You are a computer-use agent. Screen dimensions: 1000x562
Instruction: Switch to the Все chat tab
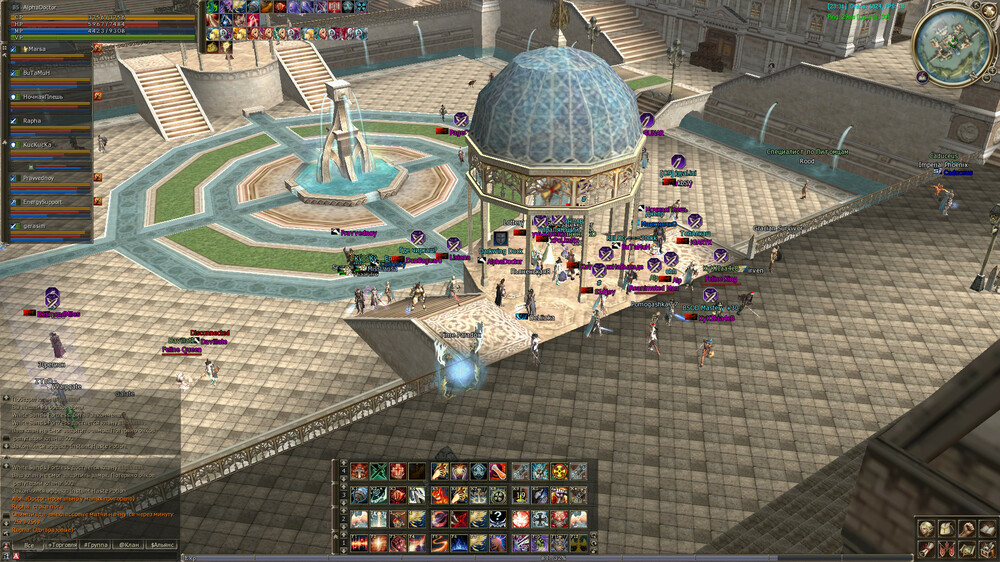[x=28, y=545]
